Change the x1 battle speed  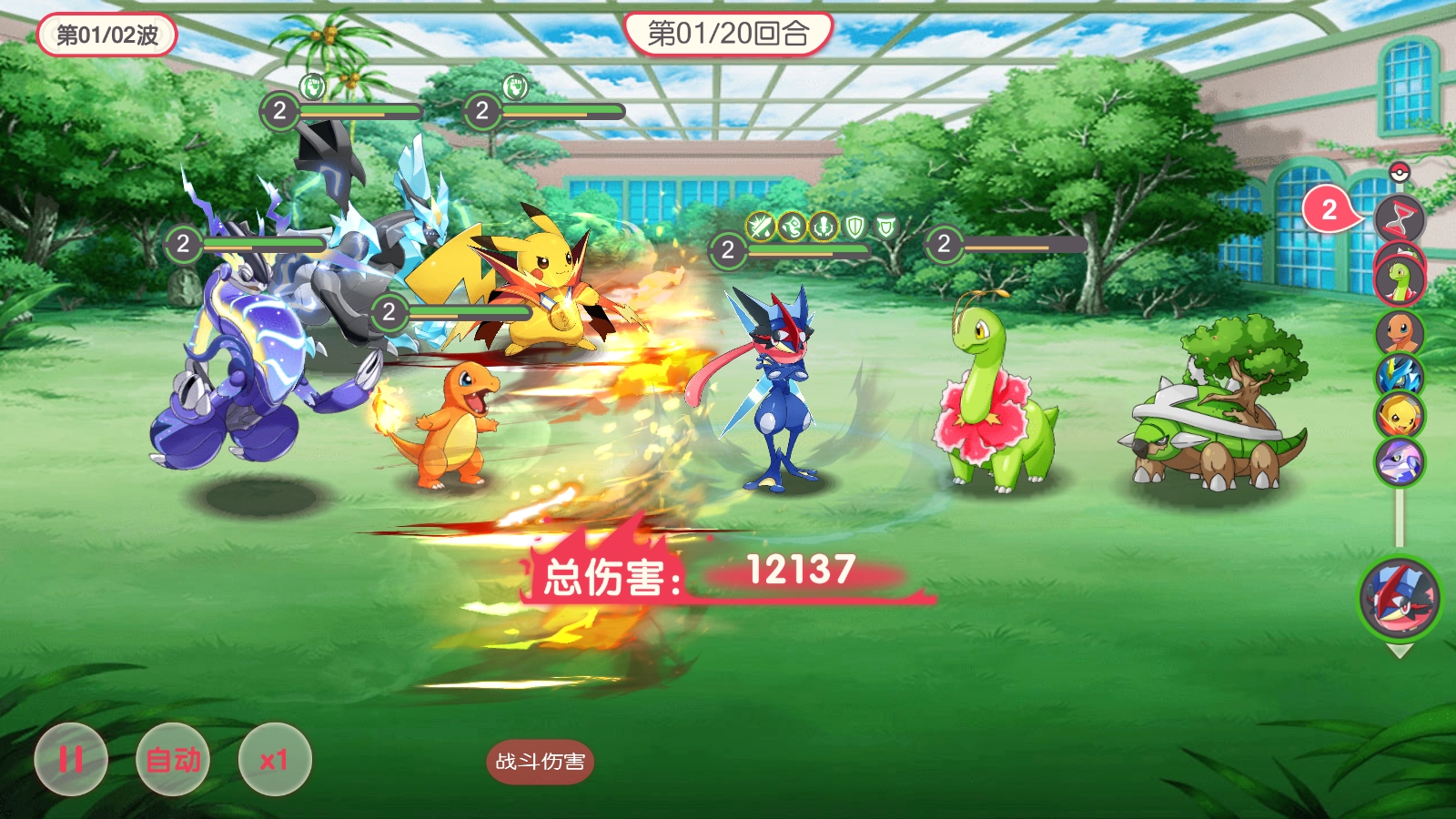pyautogui.click(x=275, y=759)
